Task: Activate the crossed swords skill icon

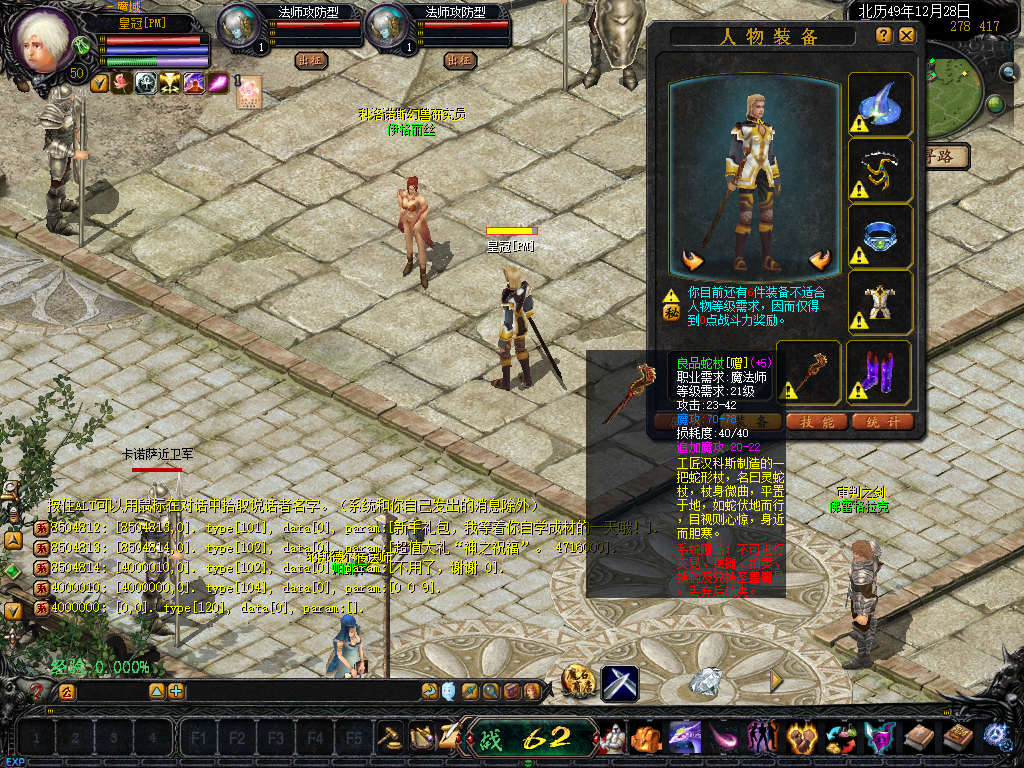Action: 620,684
